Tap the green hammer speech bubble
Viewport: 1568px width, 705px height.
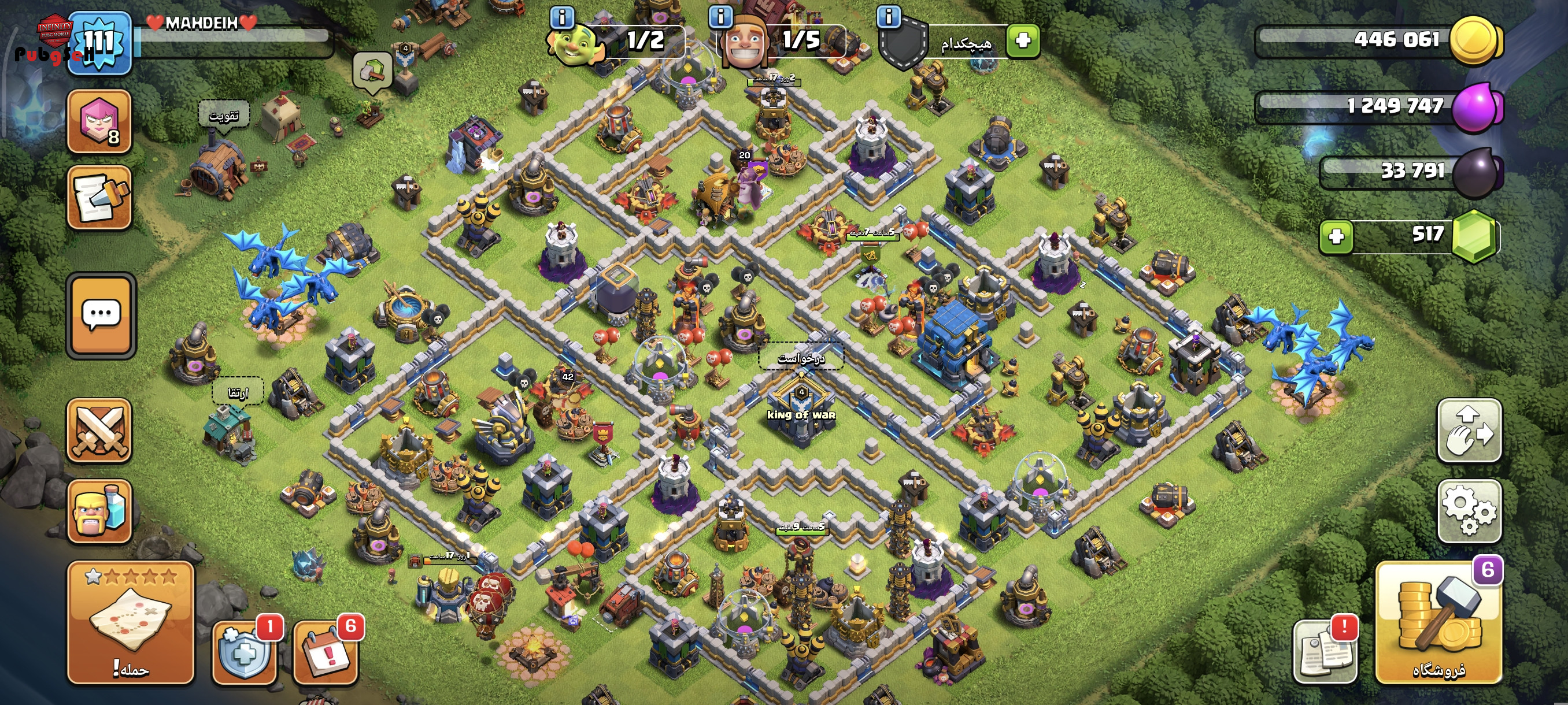point(372,72)
